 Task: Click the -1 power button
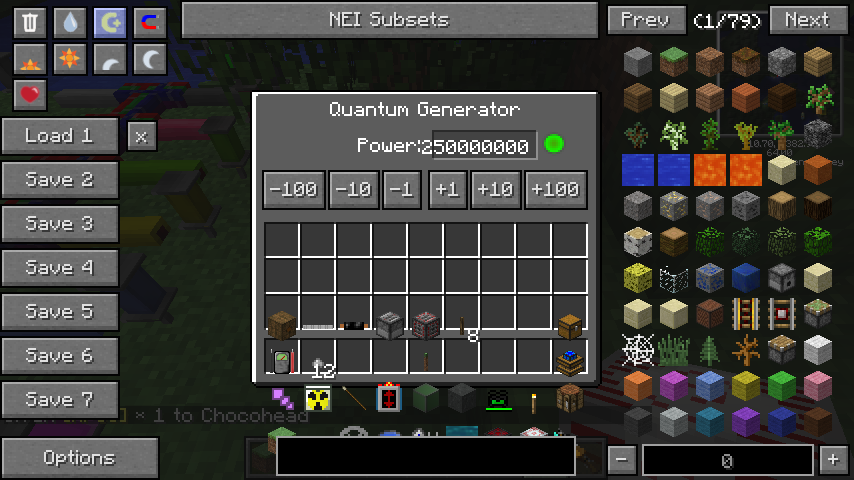point(401,190)
